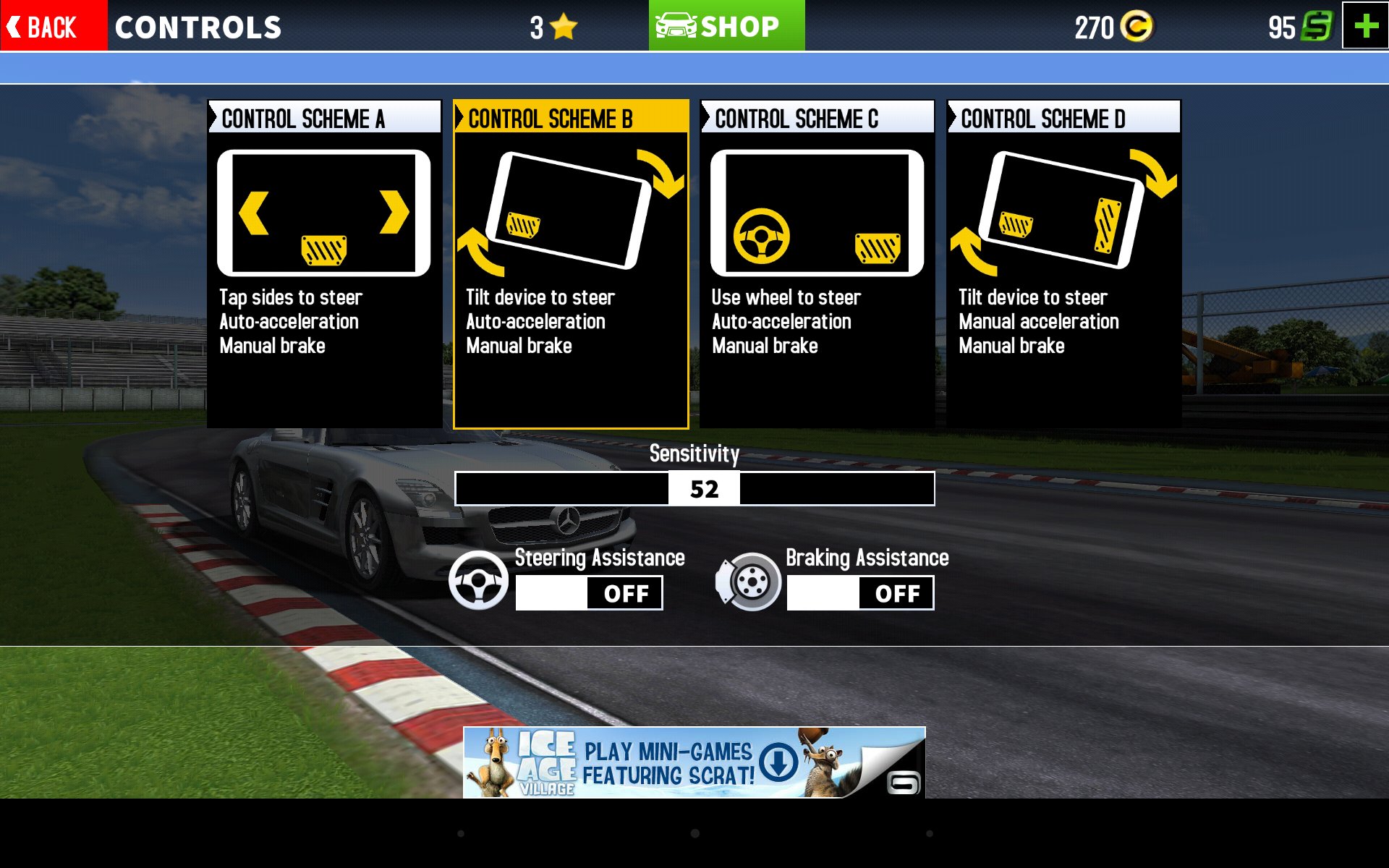Click the Sensitivity slider bar
The width and height of the screenshot is (1389, 868).
click(694, 489)
